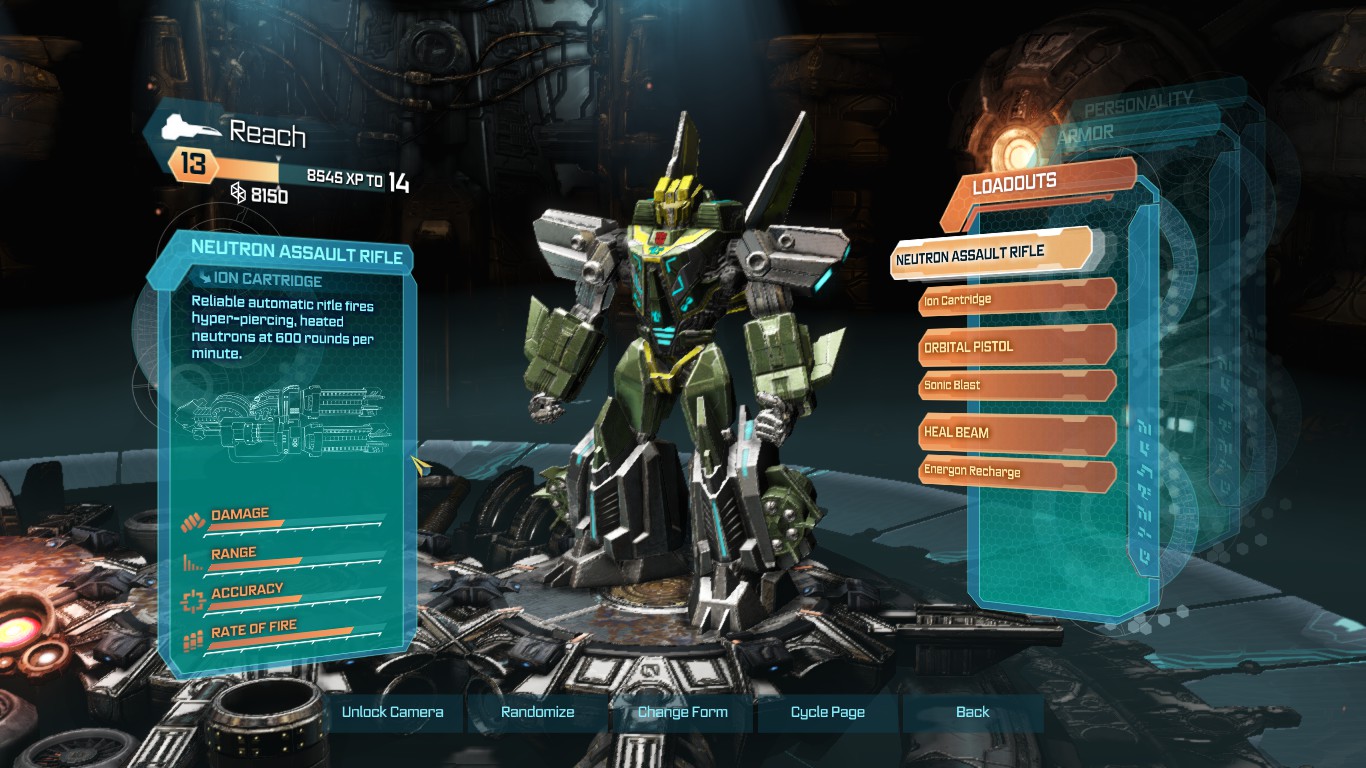Image resolution: width=1366 pixels, height=768 pixels.
Task: Go Back to the previous menu
Action: point(972,712)
